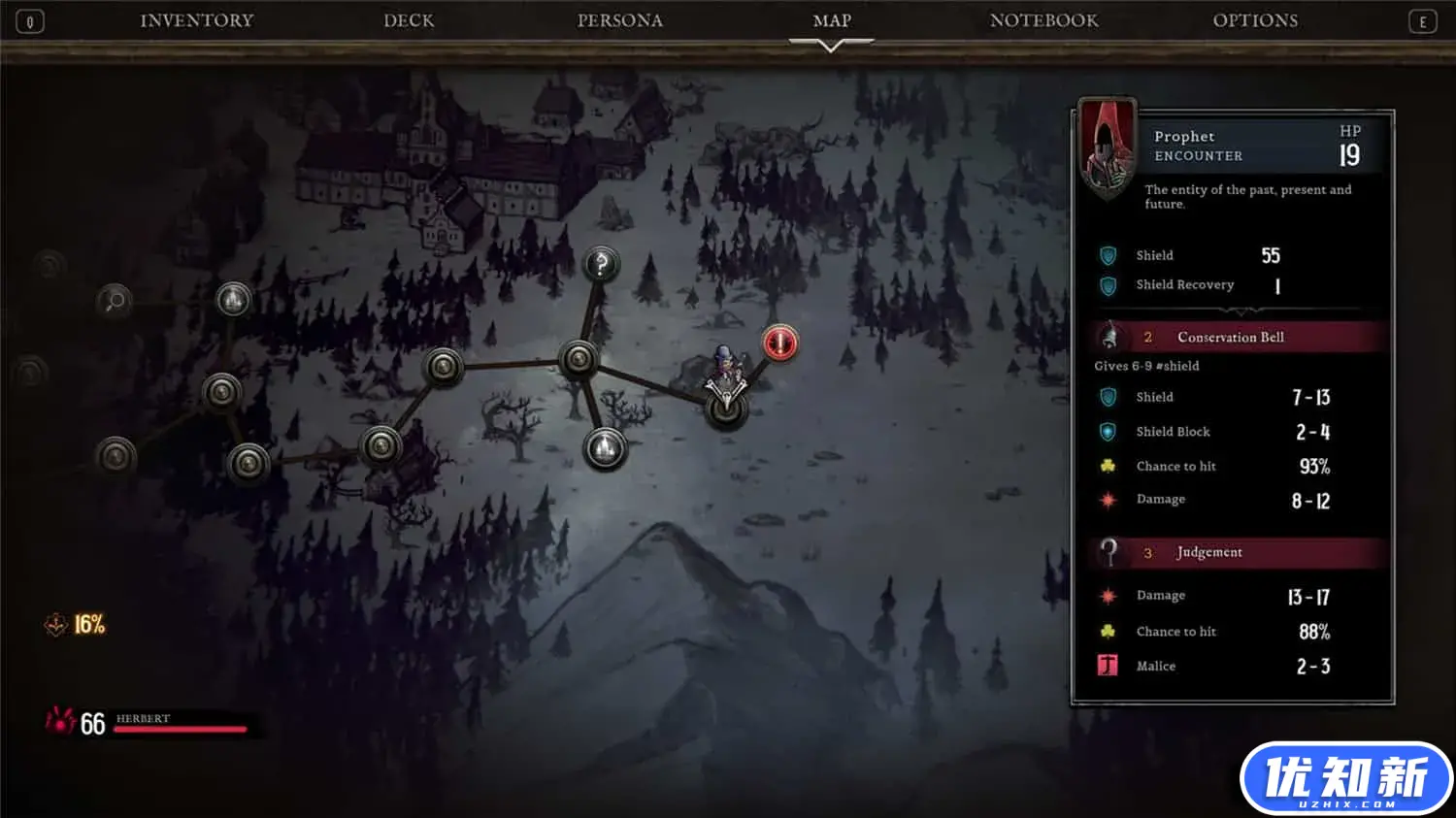Open the Inventory tab

click(x=196, y=20)
